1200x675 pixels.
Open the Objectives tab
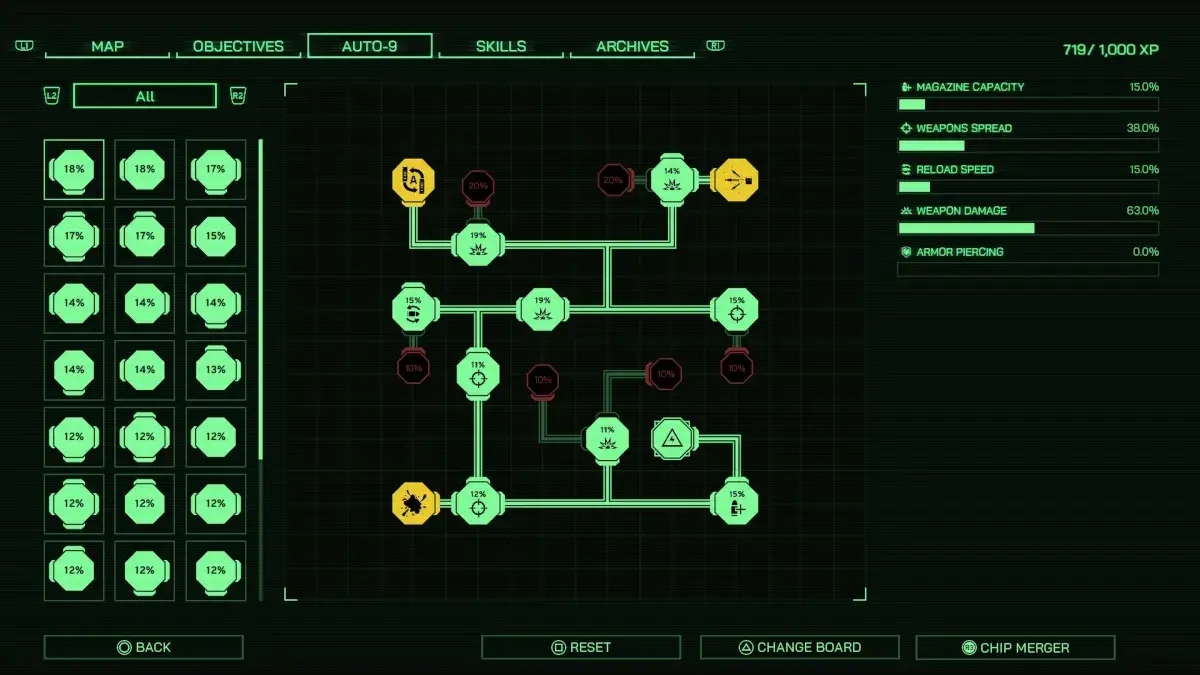pos(238,46)
